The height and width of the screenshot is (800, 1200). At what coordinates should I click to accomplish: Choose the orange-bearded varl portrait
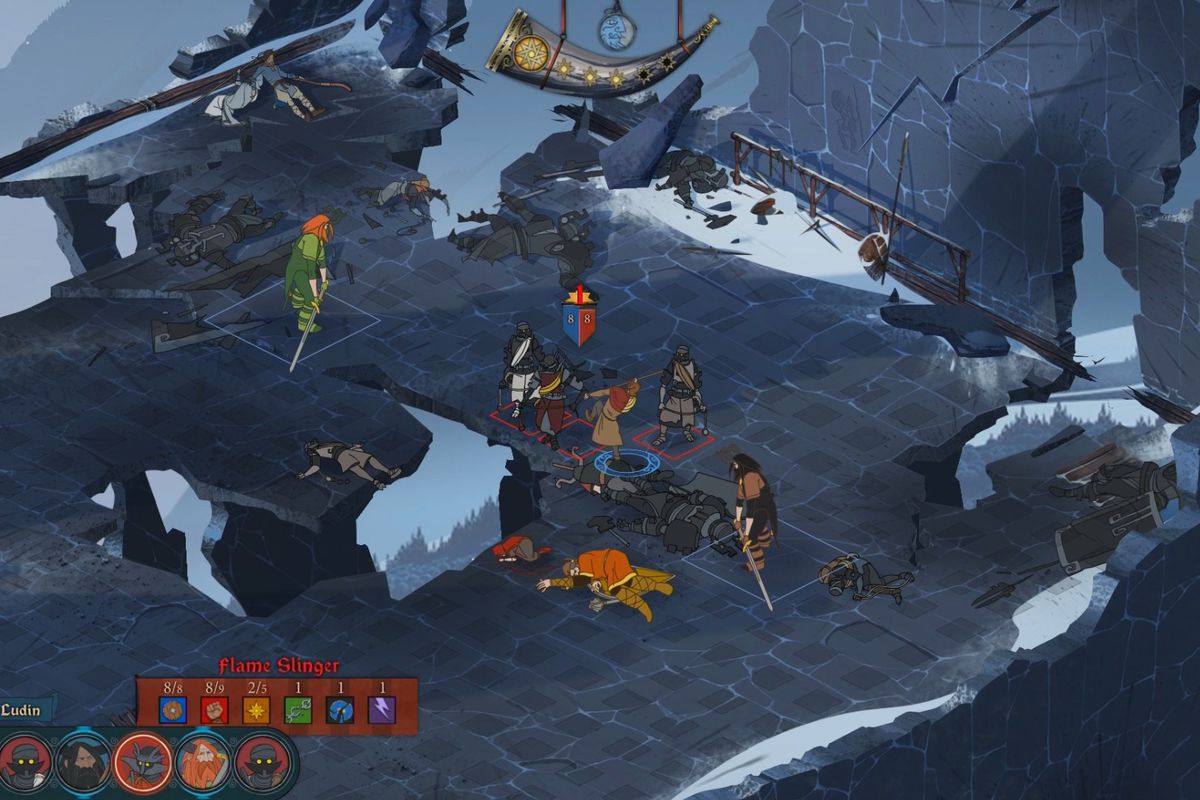point(204,762)
